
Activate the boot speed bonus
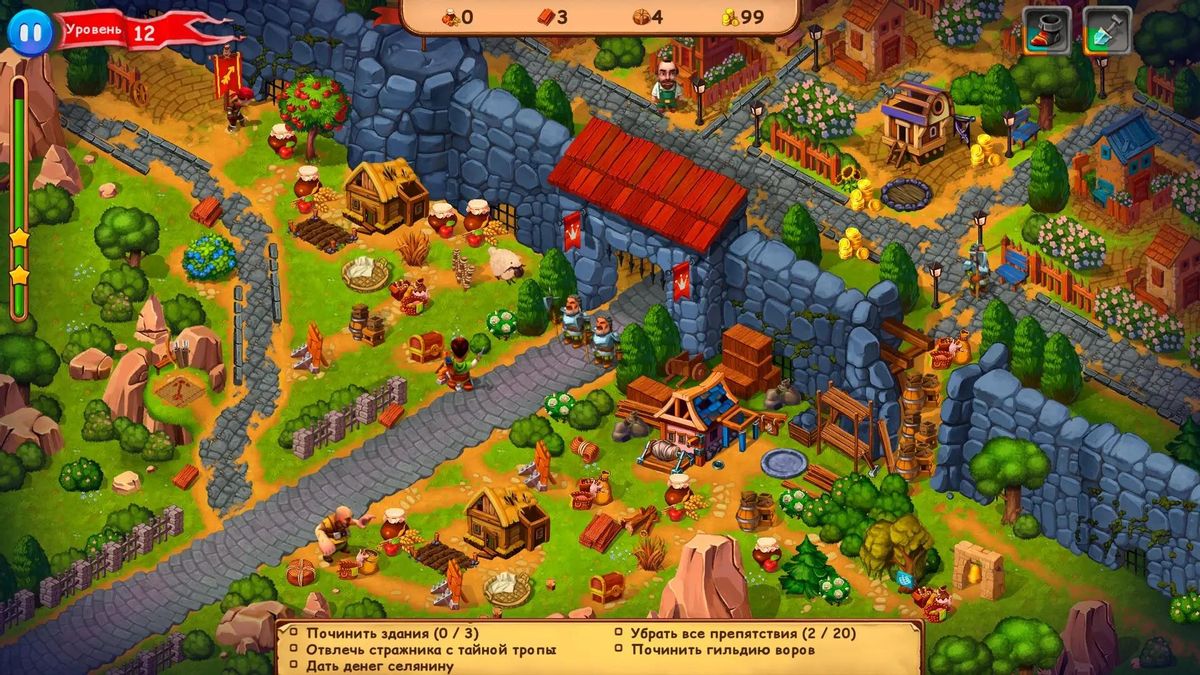click(1046, 31)
